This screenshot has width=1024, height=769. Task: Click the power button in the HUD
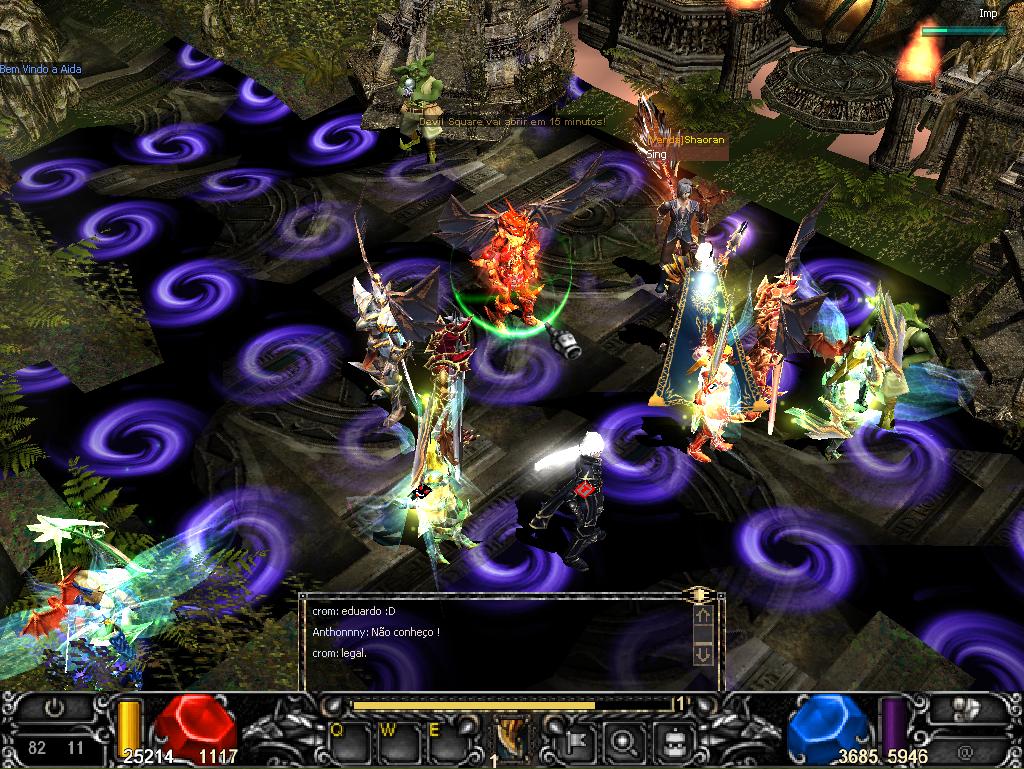coord(55,709)
